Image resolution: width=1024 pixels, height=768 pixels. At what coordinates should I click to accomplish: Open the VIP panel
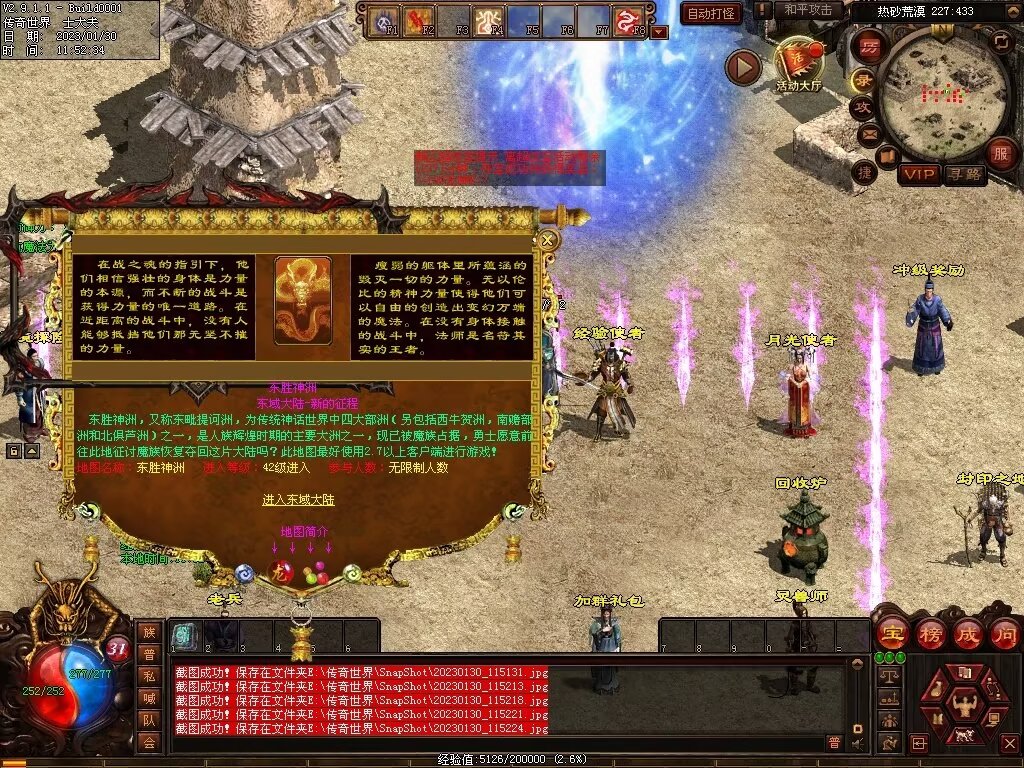[x=918, y=174]
